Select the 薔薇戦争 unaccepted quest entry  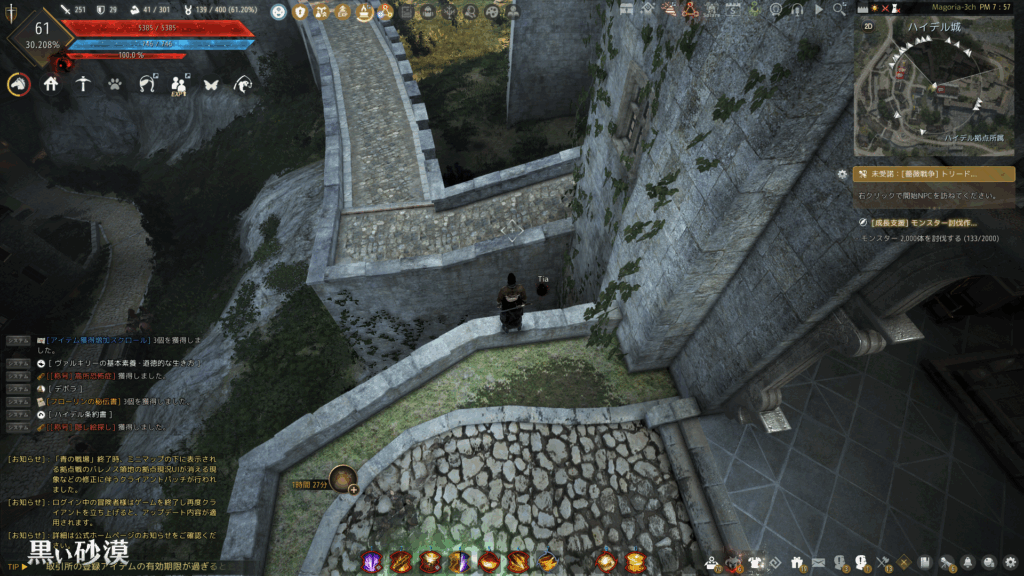point(934,174)
